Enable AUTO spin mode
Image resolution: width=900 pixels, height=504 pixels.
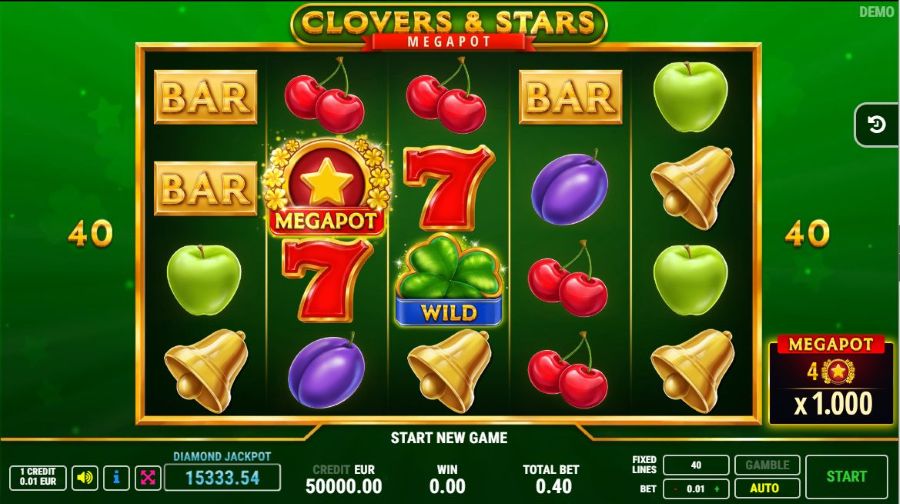tap(767, 489)
